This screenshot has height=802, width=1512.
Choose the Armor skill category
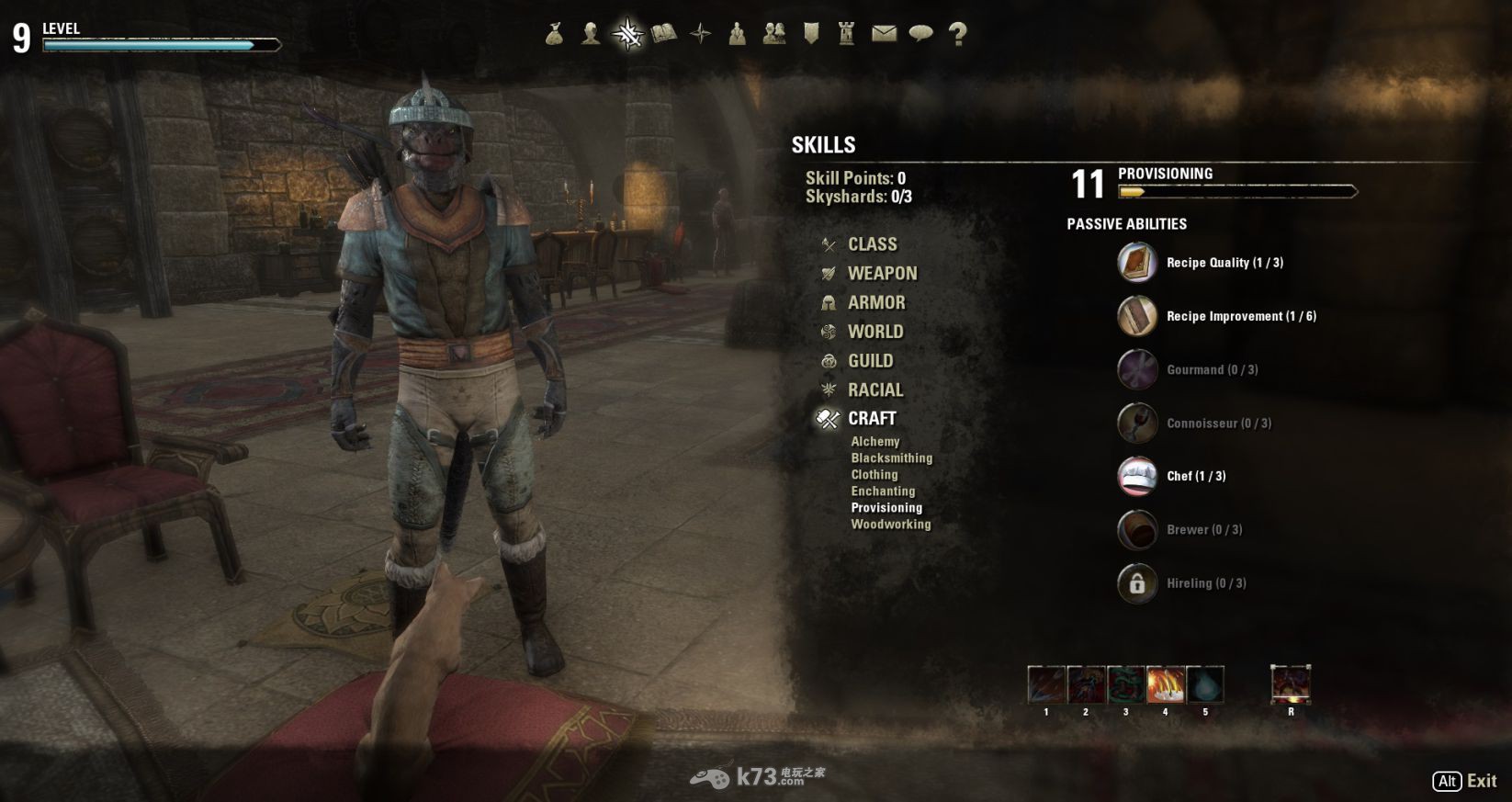point(875,303)
